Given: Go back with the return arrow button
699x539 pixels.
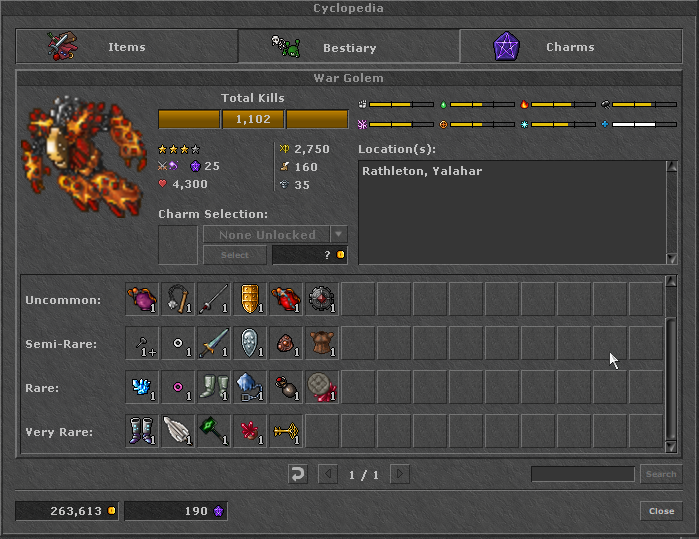Looking at the screenshot, I should (297, 474).
